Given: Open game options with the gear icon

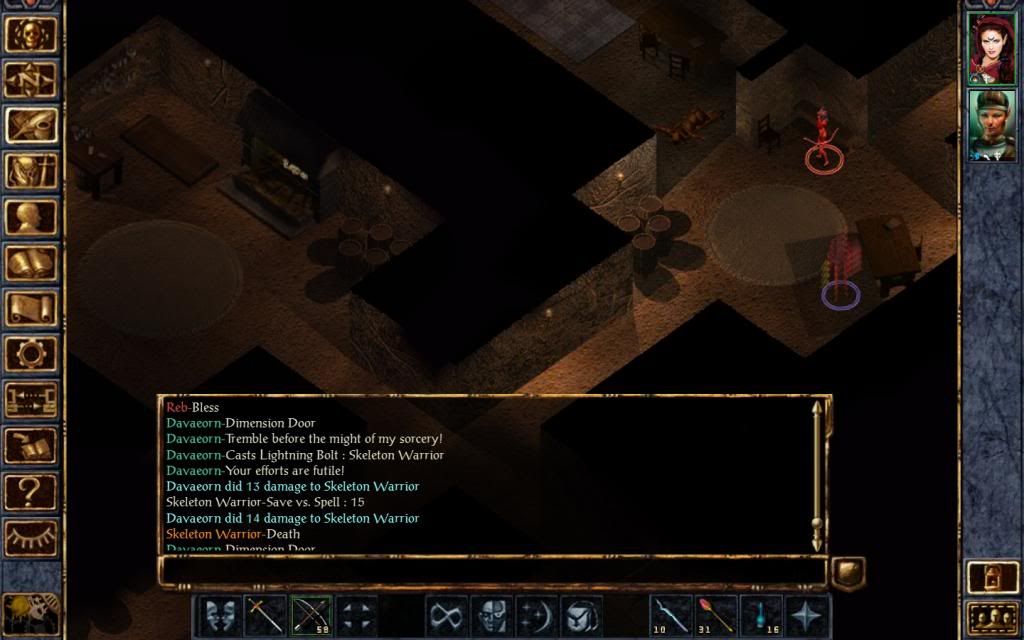Looking at the screenshot, I should [x=31, y=353].
